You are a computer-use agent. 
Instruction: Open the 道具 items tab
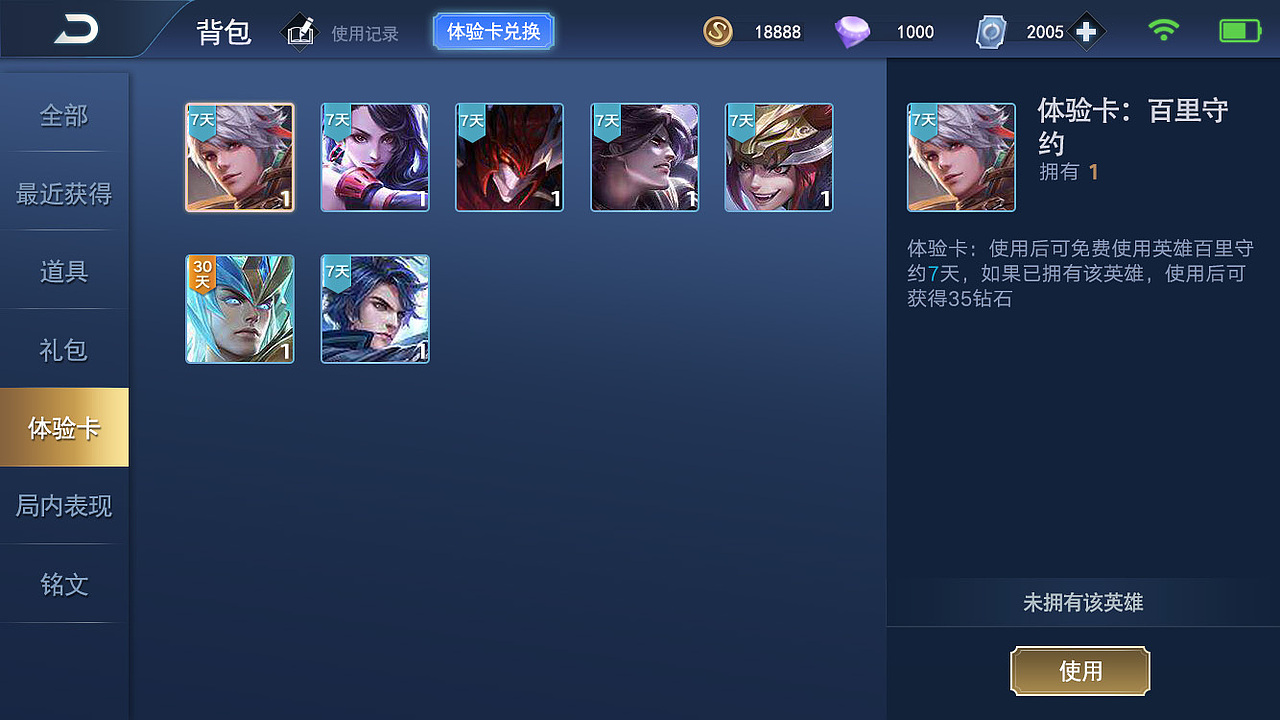tap(64, 270)
